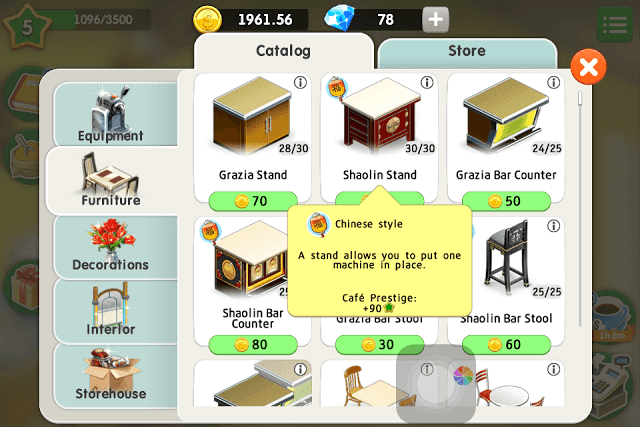Screen dimensions: 640x427
Task: Buy Grazia Bar Stool for 30 coins
Action: pyautogui.click(x=380, y=345)
